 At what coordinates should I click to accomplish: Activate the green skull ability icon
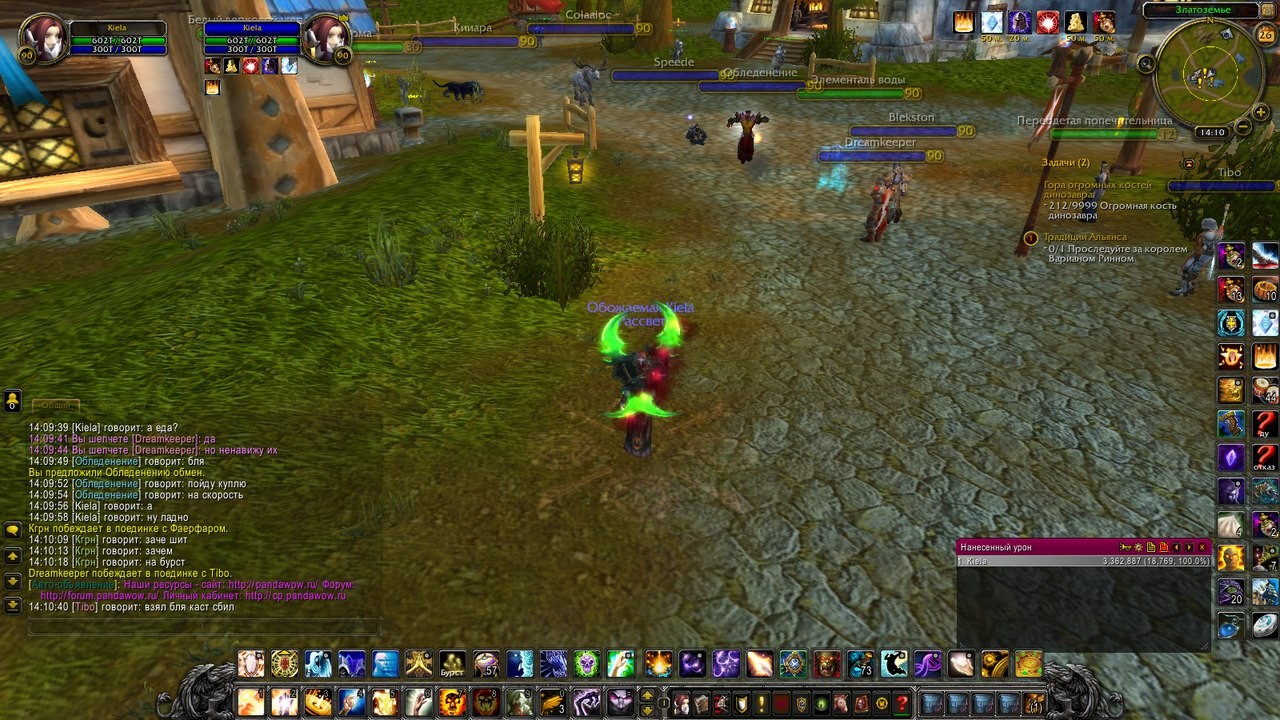(x=586, y=664)
